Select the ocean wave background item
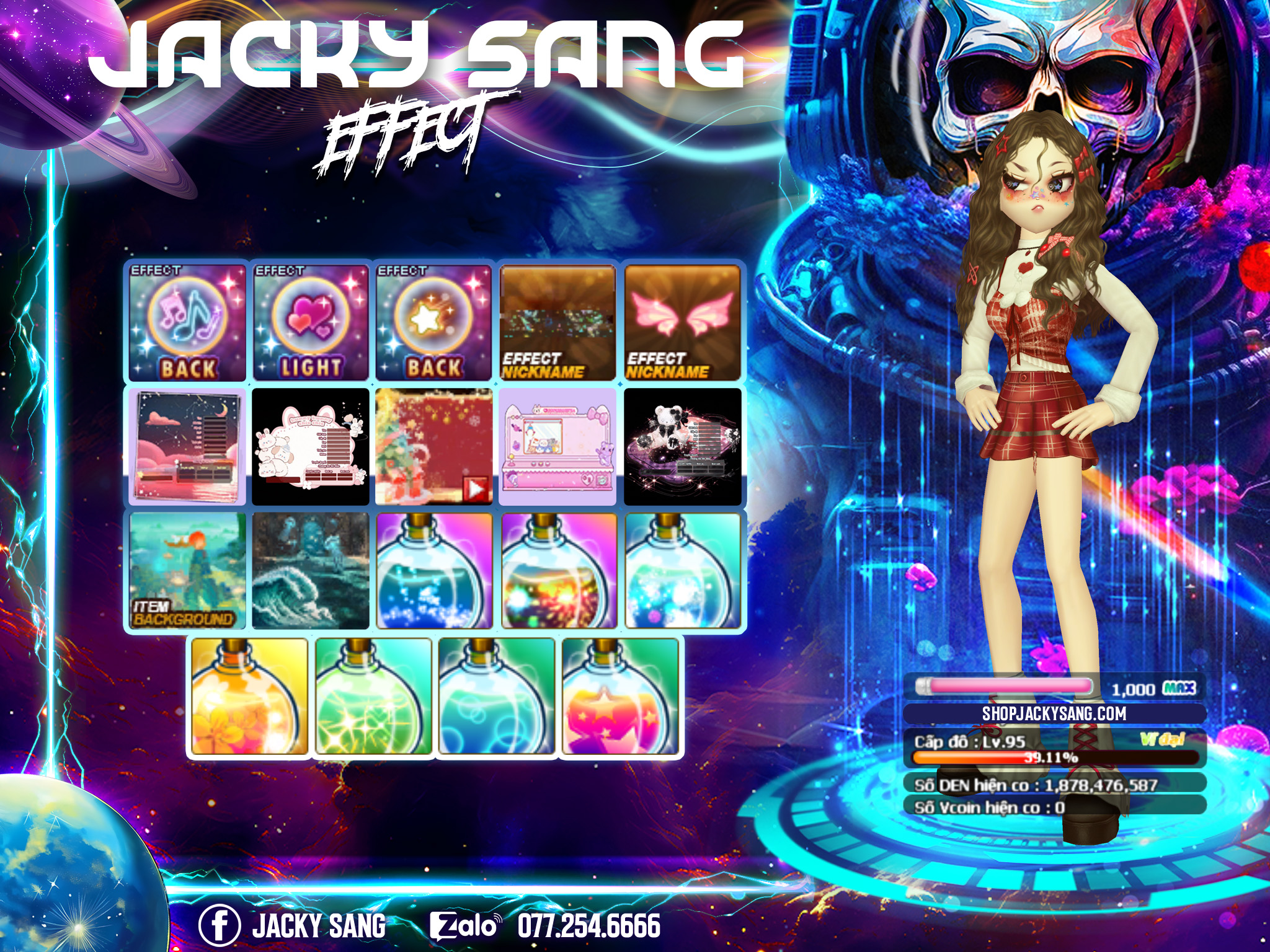1270x952 pixels. coord(311,570)
